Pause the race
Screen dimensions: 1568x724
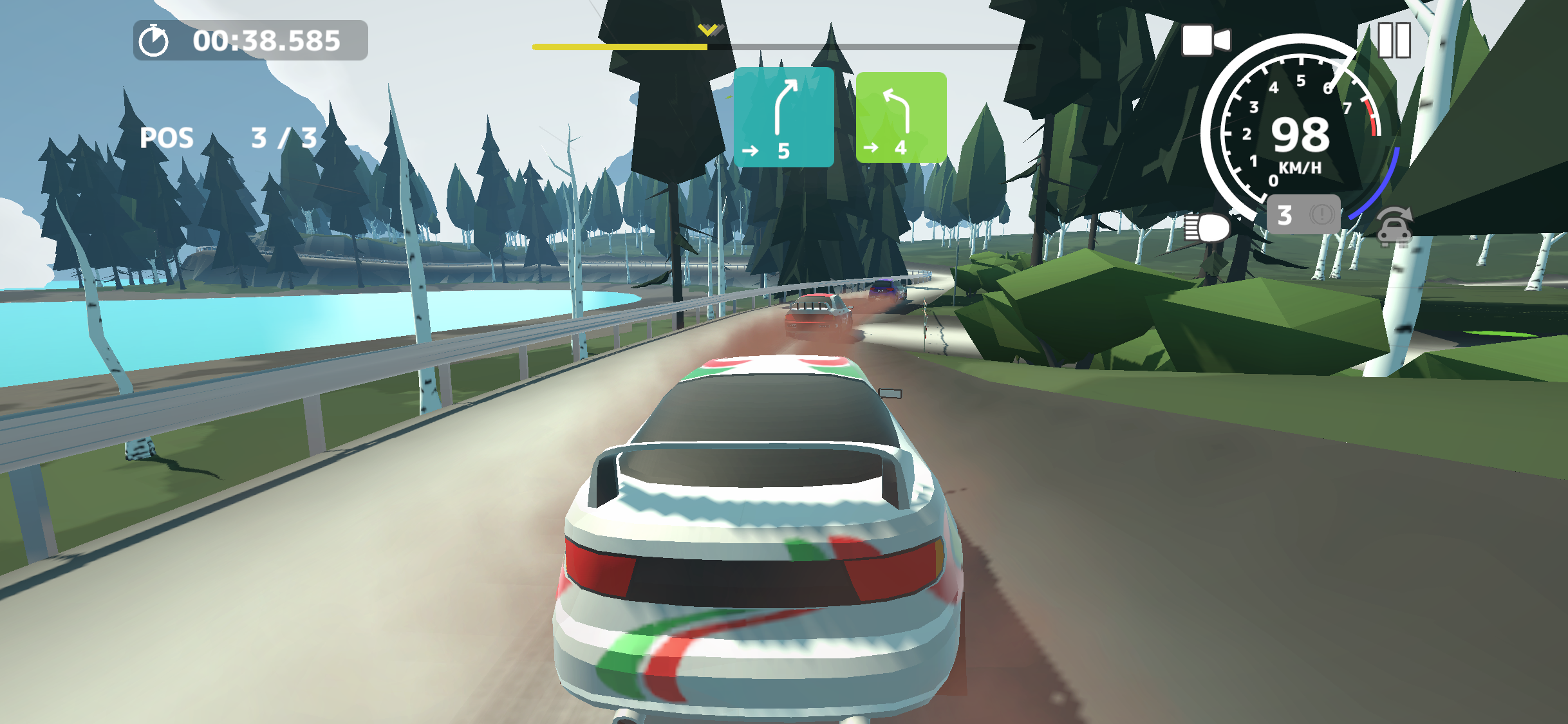(x=1394, y=40)
